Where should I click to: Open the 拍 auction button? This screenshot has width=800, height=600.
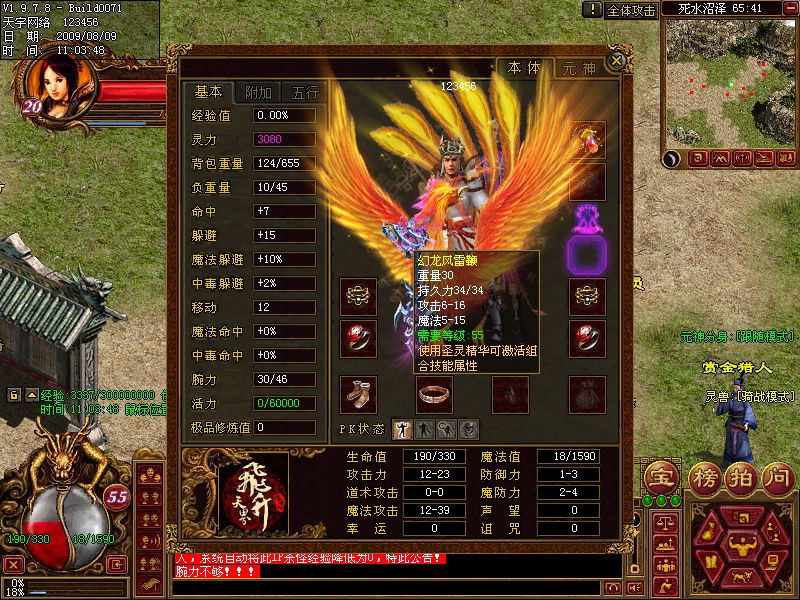pyautogui.click(x=741, y=477)
